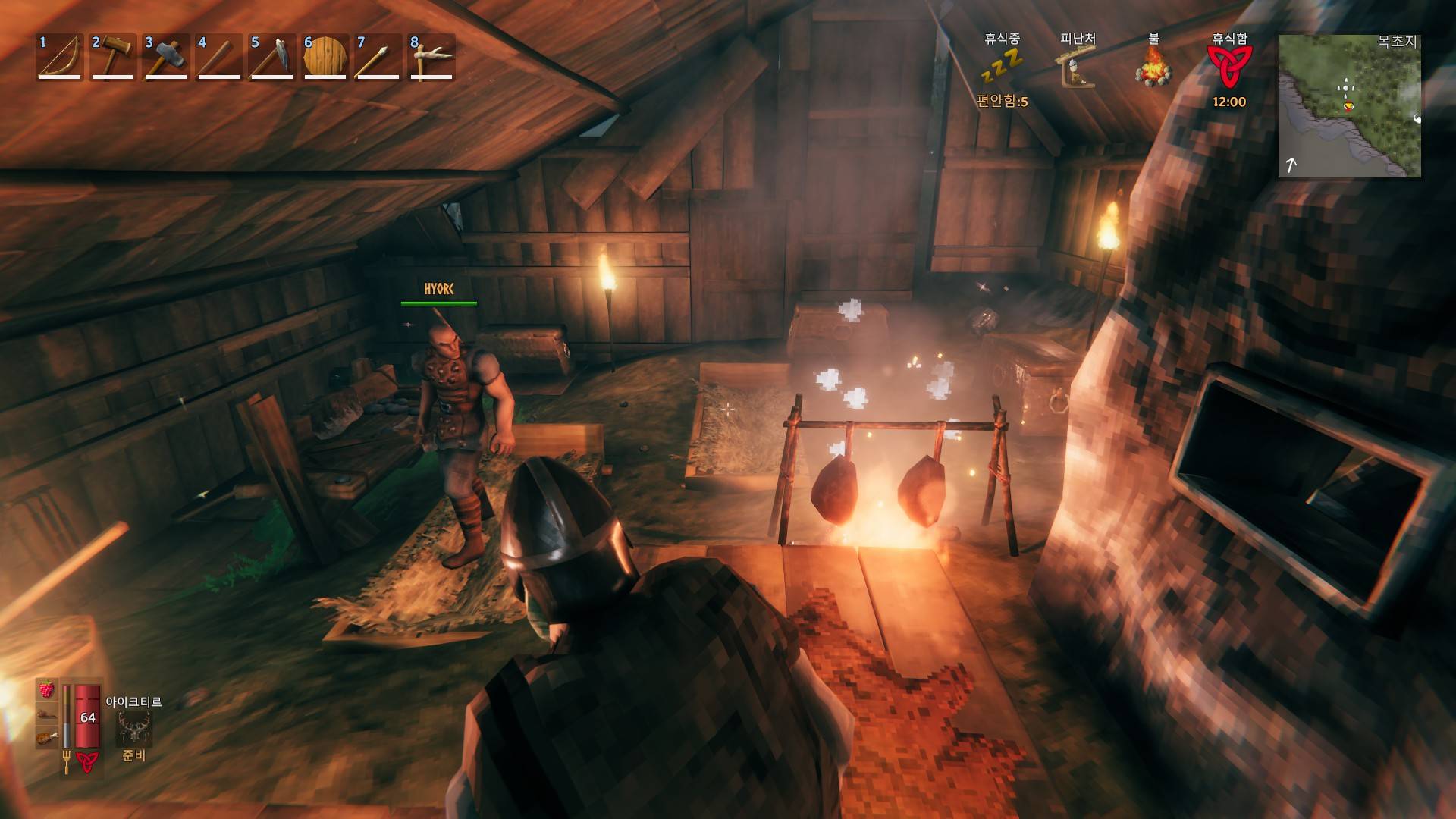Activate the Eikthyr deer power icon
This screenshot has height=819, width=1456.
(133, 729)
